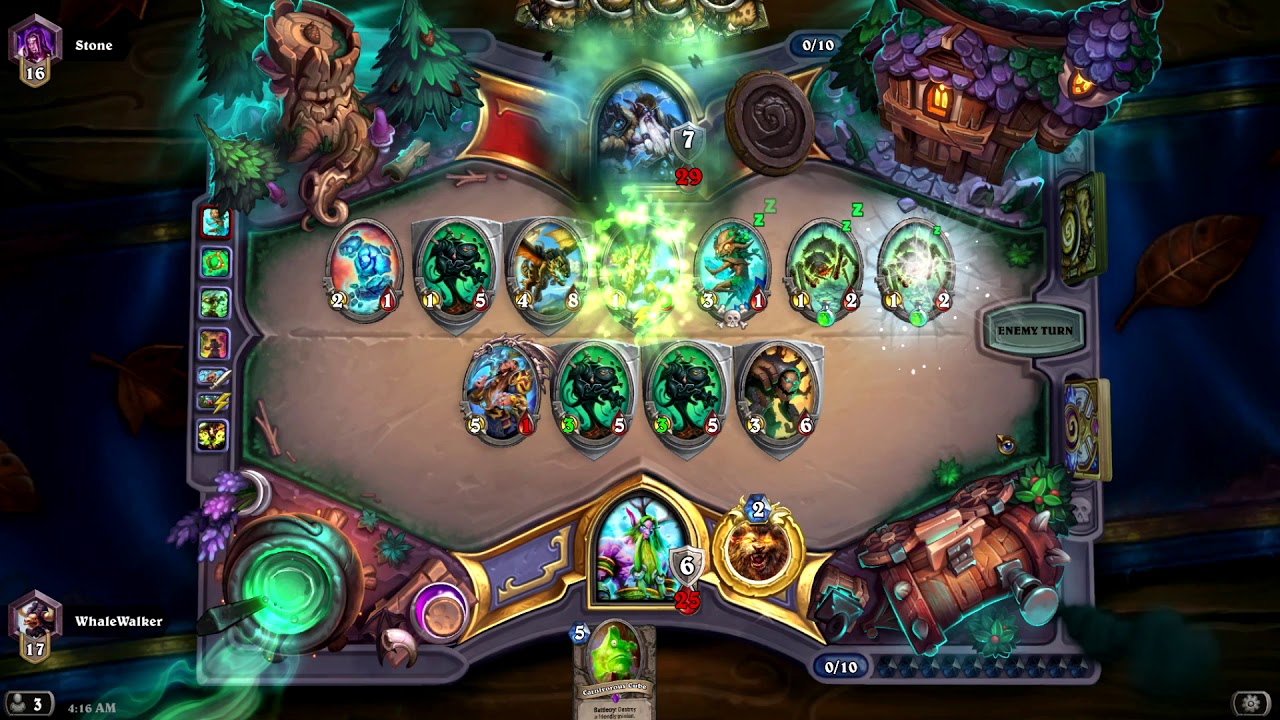Select WhaleWalker's lion hero power
The width and height of the screenshot is (1280, 720).
(x=756, y=552)
